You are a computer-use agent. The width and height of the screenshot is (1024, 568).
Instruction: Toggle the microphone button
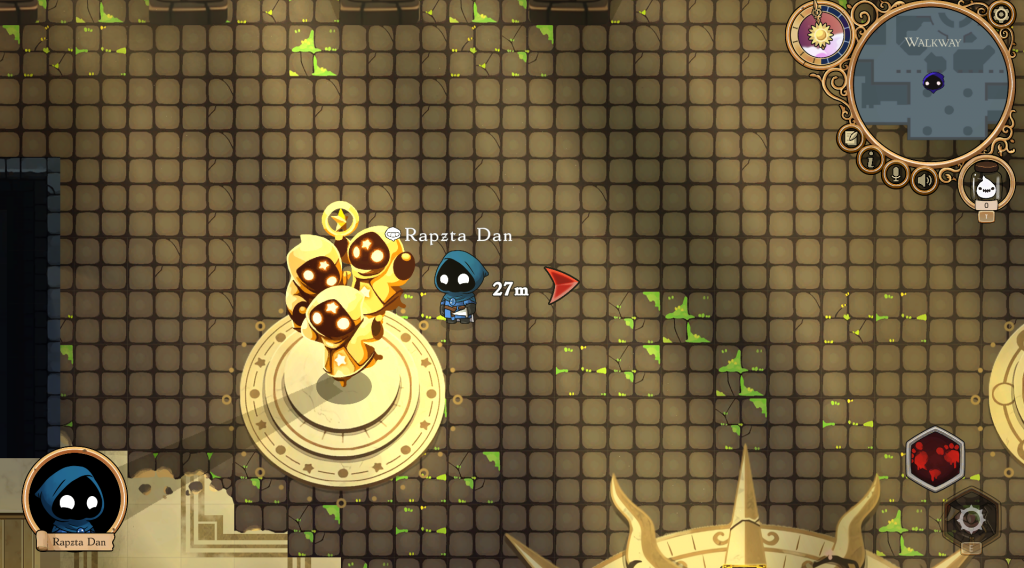click(x=897, y=175)
